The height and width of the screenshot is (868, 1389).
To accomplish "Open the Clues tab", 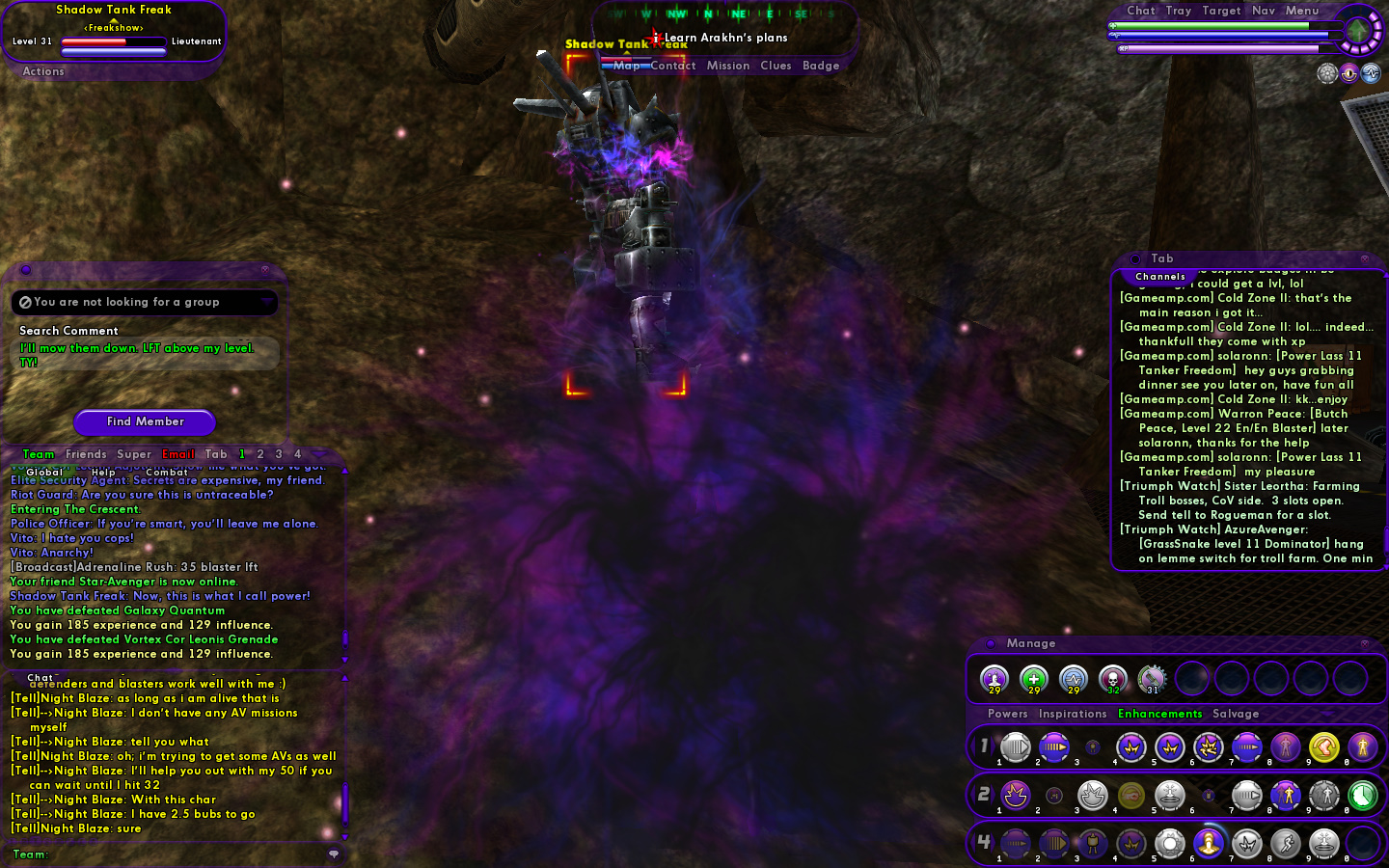I will click(776, 66).
